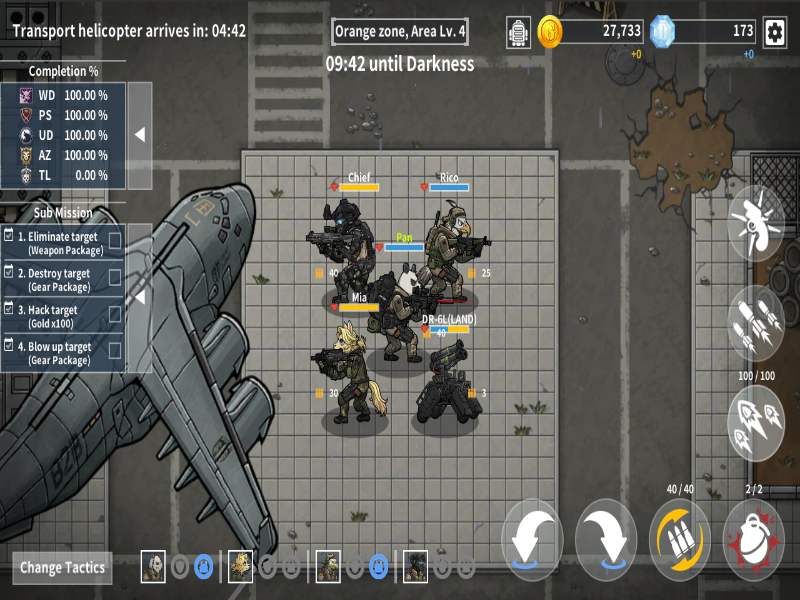This screenshot has height=600, width=800.
Task: Tick the Hack target sub mission checkbox
Action: [x=115, y=314]
